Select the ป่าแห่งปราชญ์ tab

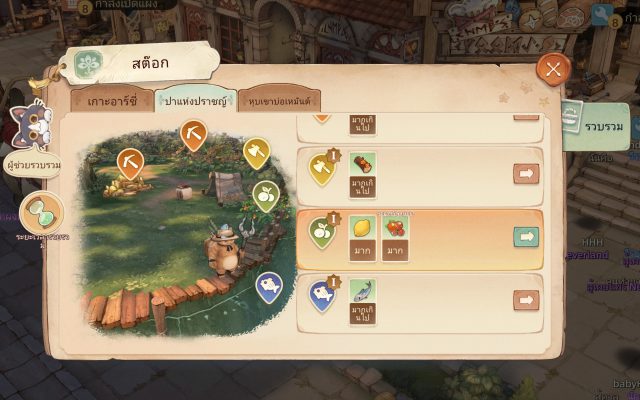pyautogui.click(x=194, y=101)
